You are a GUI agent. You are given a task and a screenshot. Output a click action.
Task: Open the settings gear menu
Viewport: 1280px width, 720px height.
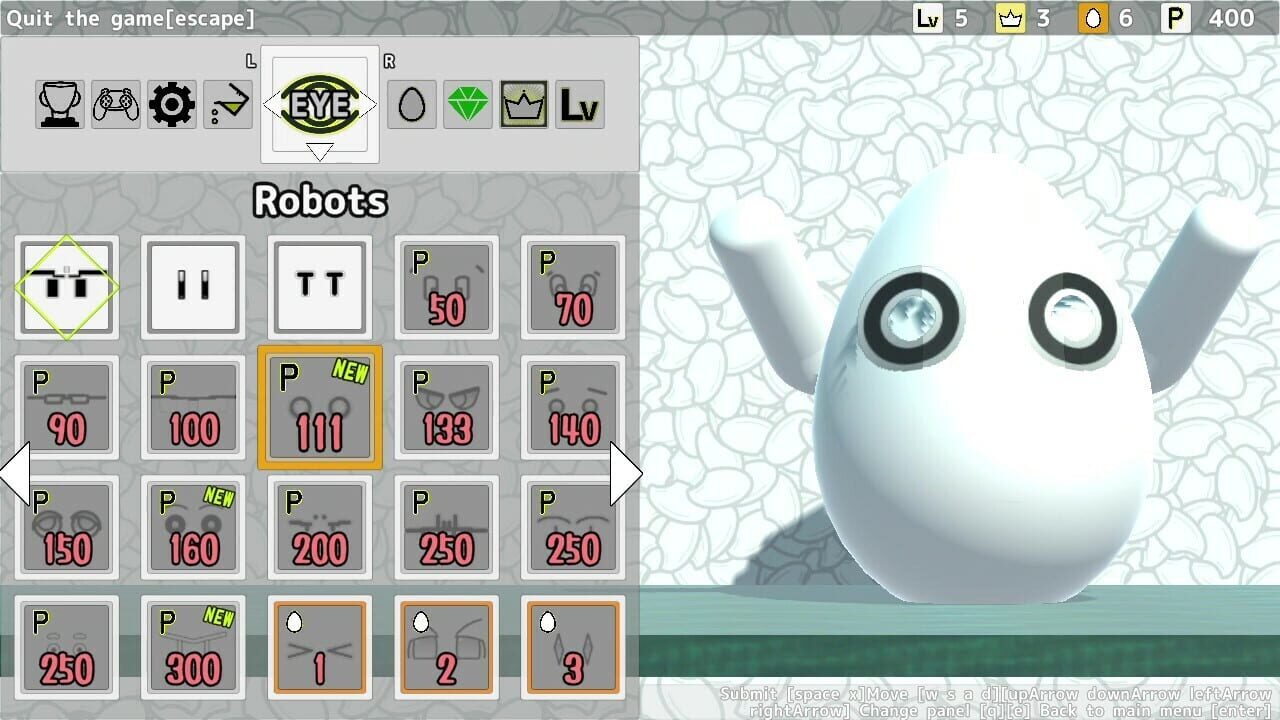pyautogui.click(x=171, y=103)
